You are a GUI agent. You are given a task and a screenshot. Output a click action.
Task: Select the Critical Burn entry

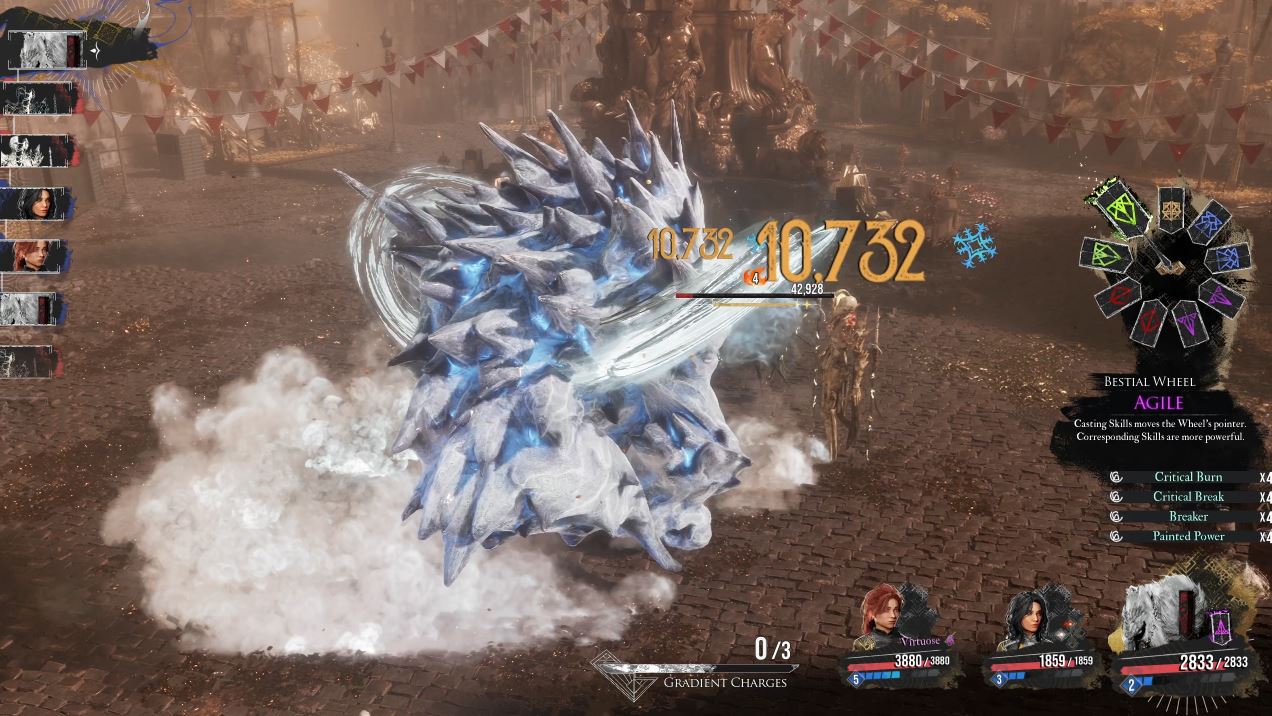[1187, 477]
